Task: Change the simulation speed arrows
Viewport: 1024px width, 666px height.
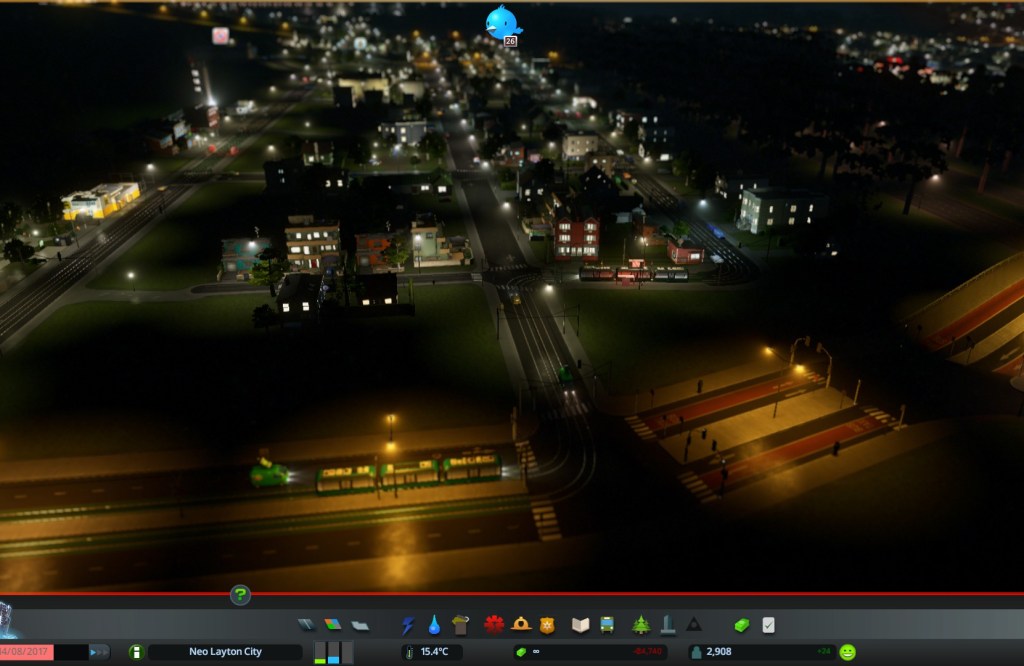Action: pyautogui.click(x=99, y=652)
